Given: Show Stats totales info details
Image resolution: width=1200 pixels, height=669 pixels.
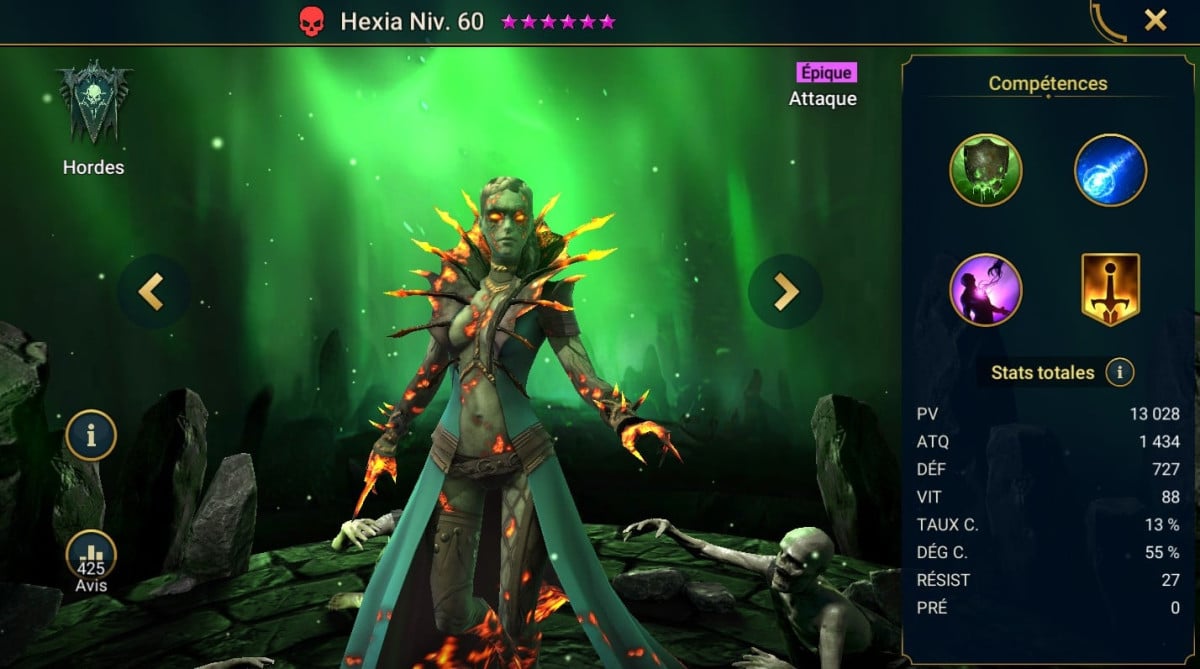Looking at the screenshot, I should [x=1119, y=373].
